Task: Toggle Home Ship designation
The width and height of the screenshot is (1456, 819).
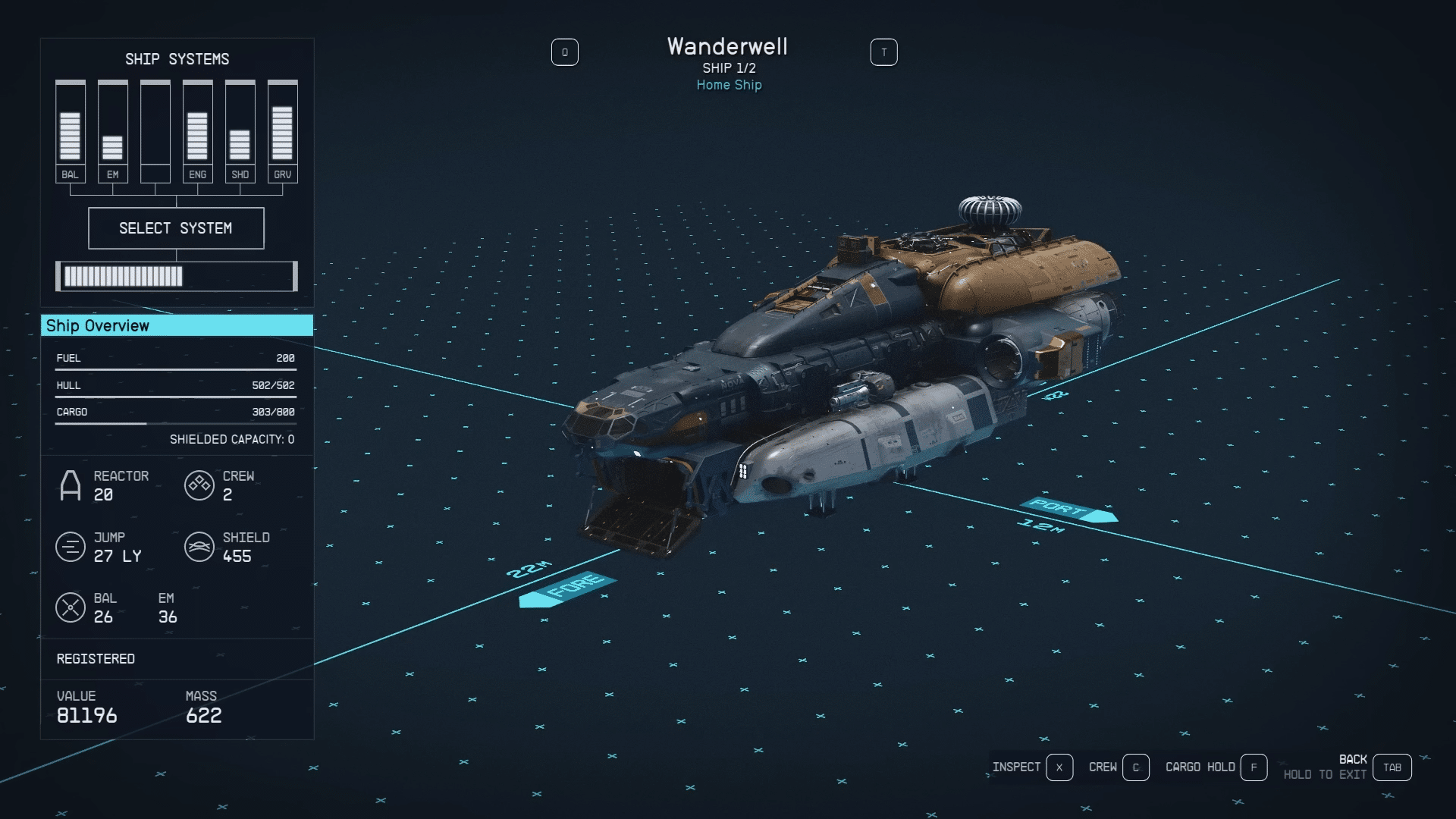Action: (728, 85)
